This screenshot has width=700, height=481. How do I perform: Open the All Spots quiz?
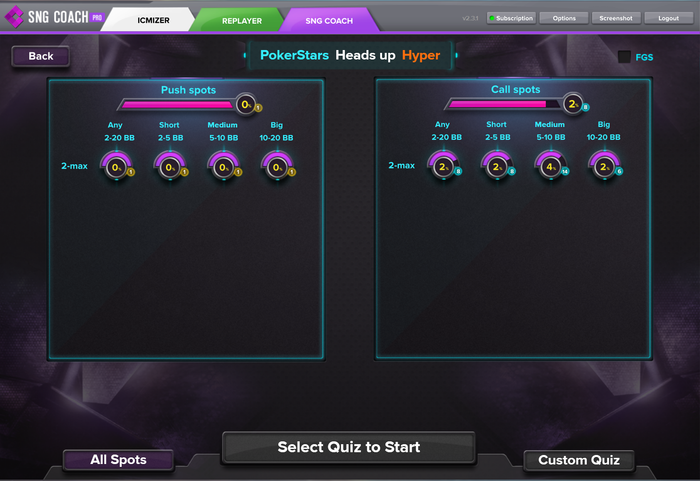click(118, 460)
